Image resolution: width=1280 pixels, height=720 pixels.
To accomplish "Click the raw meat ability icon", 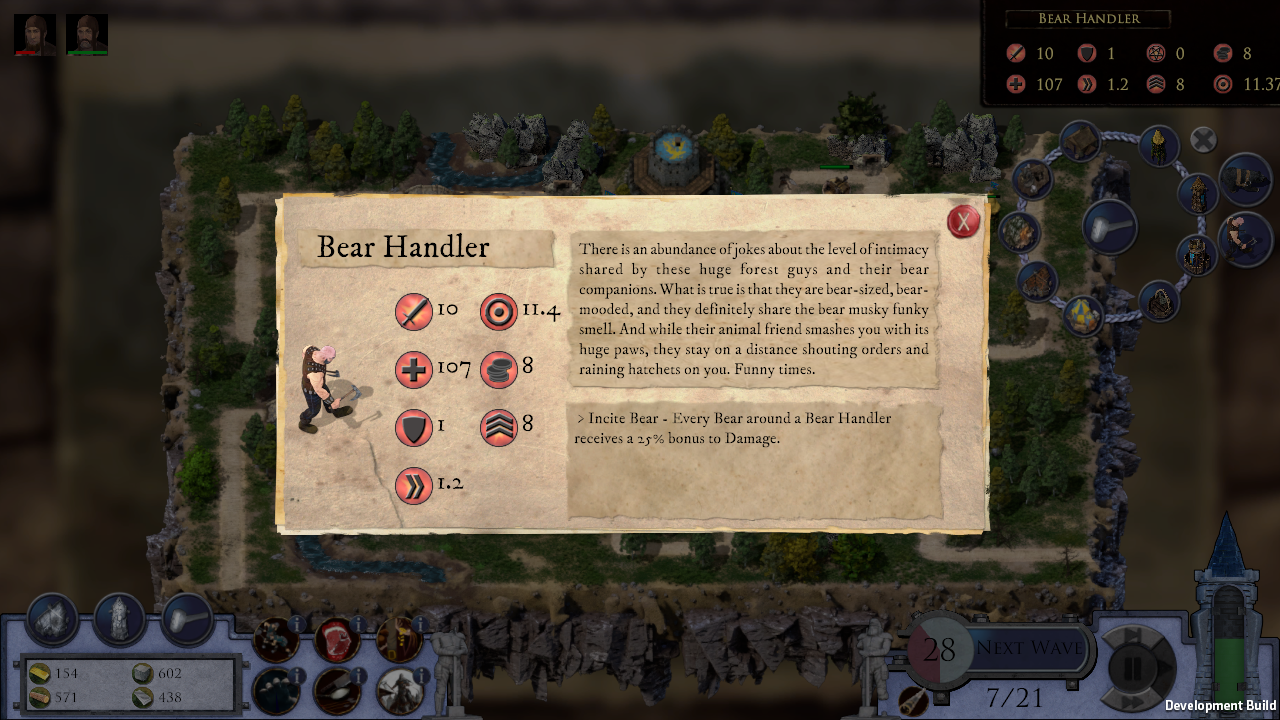I will click(x=335, y=641).
